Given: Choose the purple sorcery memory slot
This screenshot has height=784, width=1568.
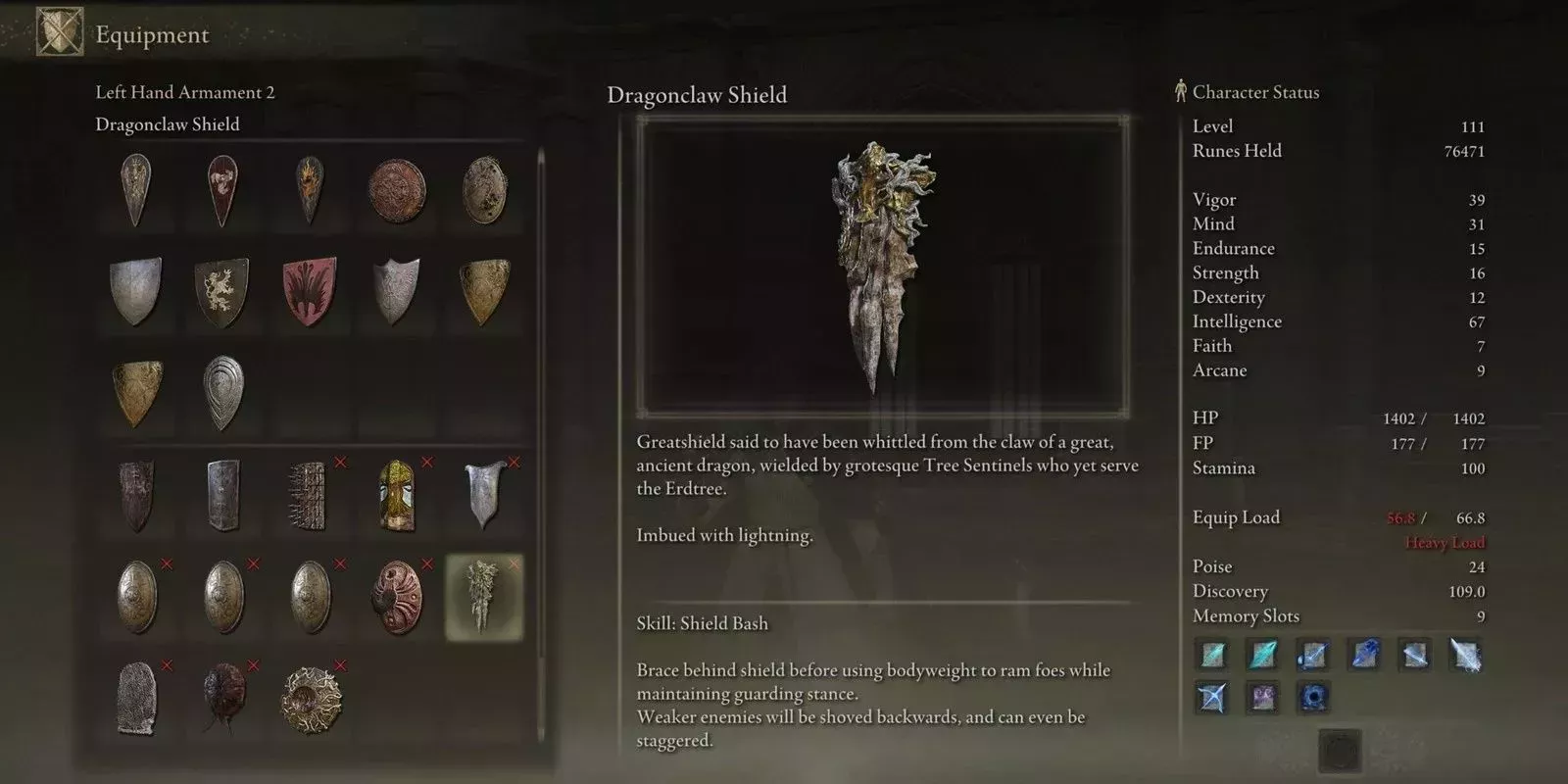Looking at the screenshot, I should pyautogui.click(x=1262, y=698).
